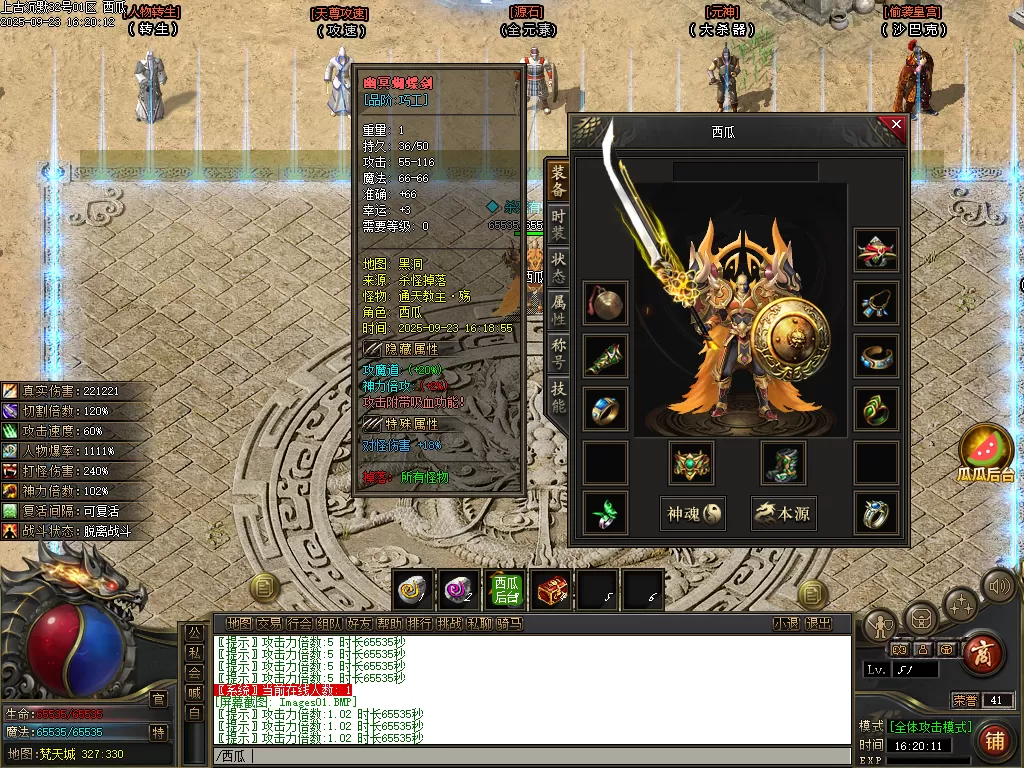
Task: Select the equipped helmet slot
Action: coord(876,250)
